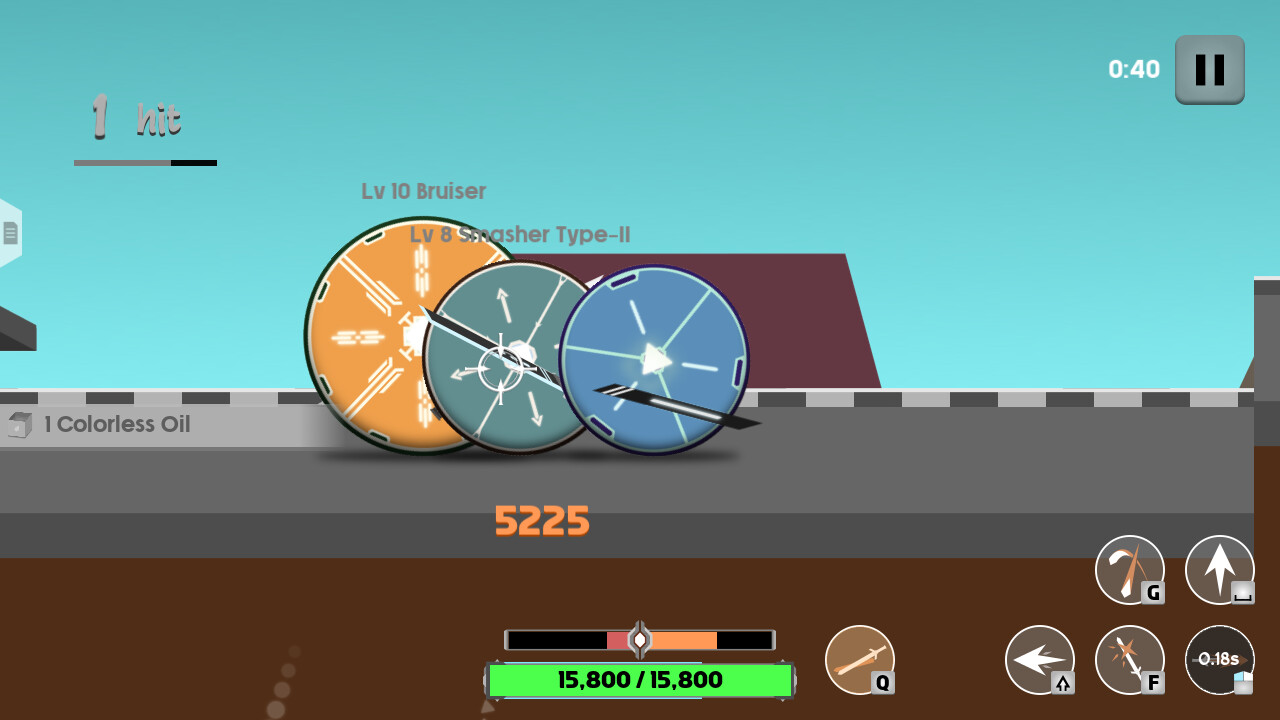Click the Lv 8 Smasher Type-II name label
The image size is (1280, 720).
pyautogui.click(x=518, y=234)
